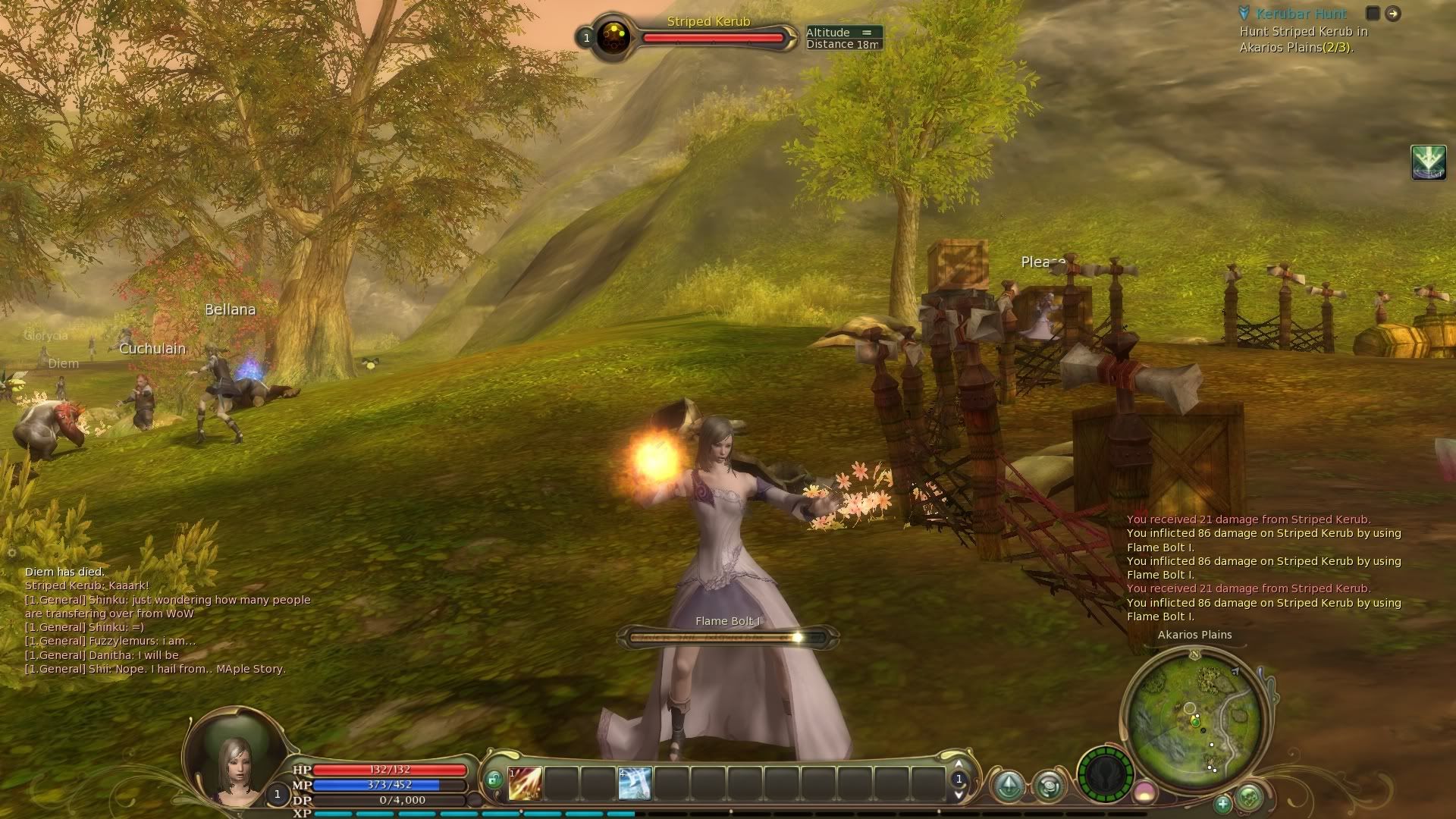Screen dimensions: 1456x819
Task: Open the upward-arrow round menu button
Action: pyautogui.click(x=1009, y=786)
